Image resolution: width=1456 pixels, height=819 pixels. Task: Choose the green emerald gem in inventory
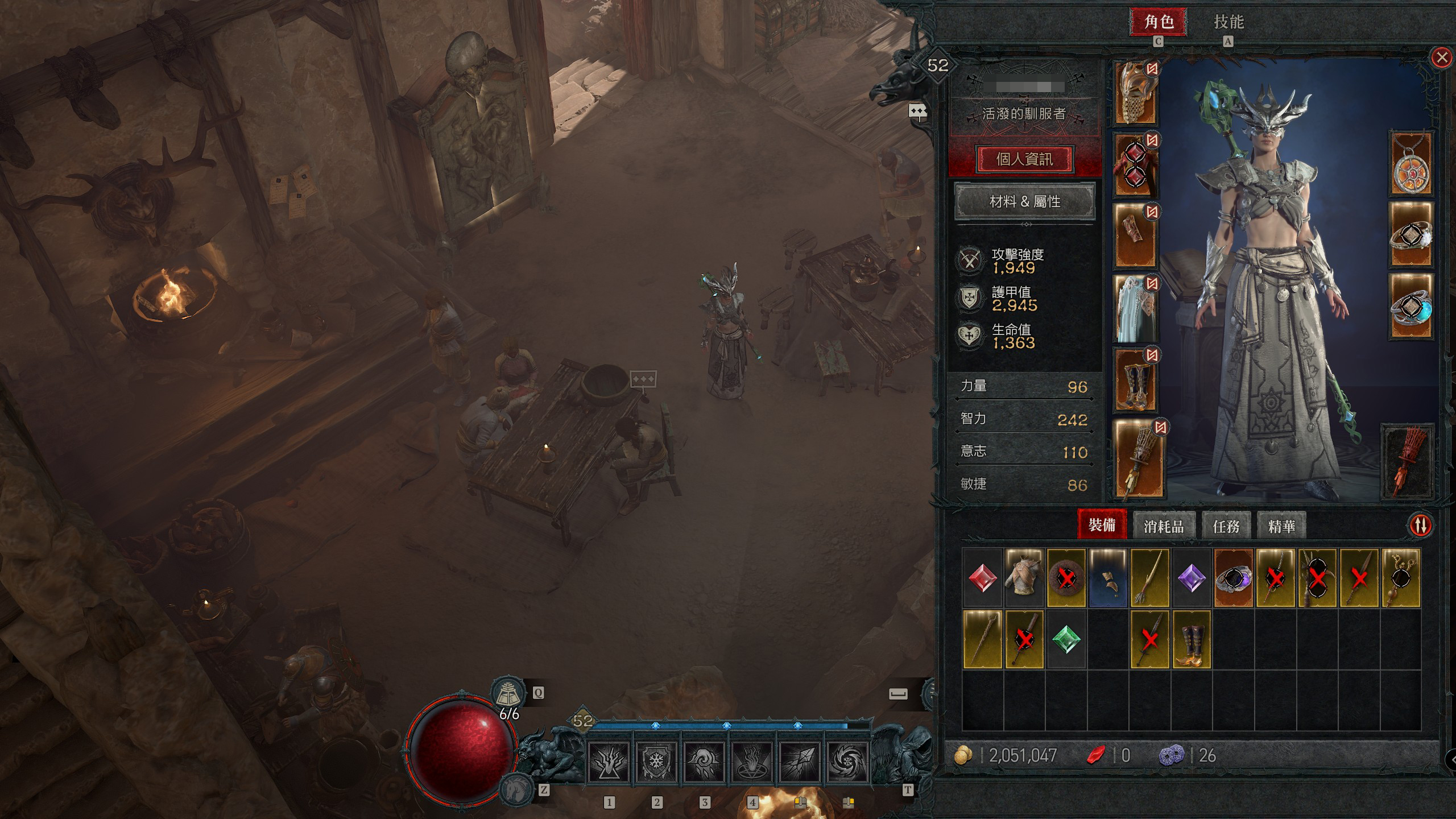click(x=1066, y=640)
